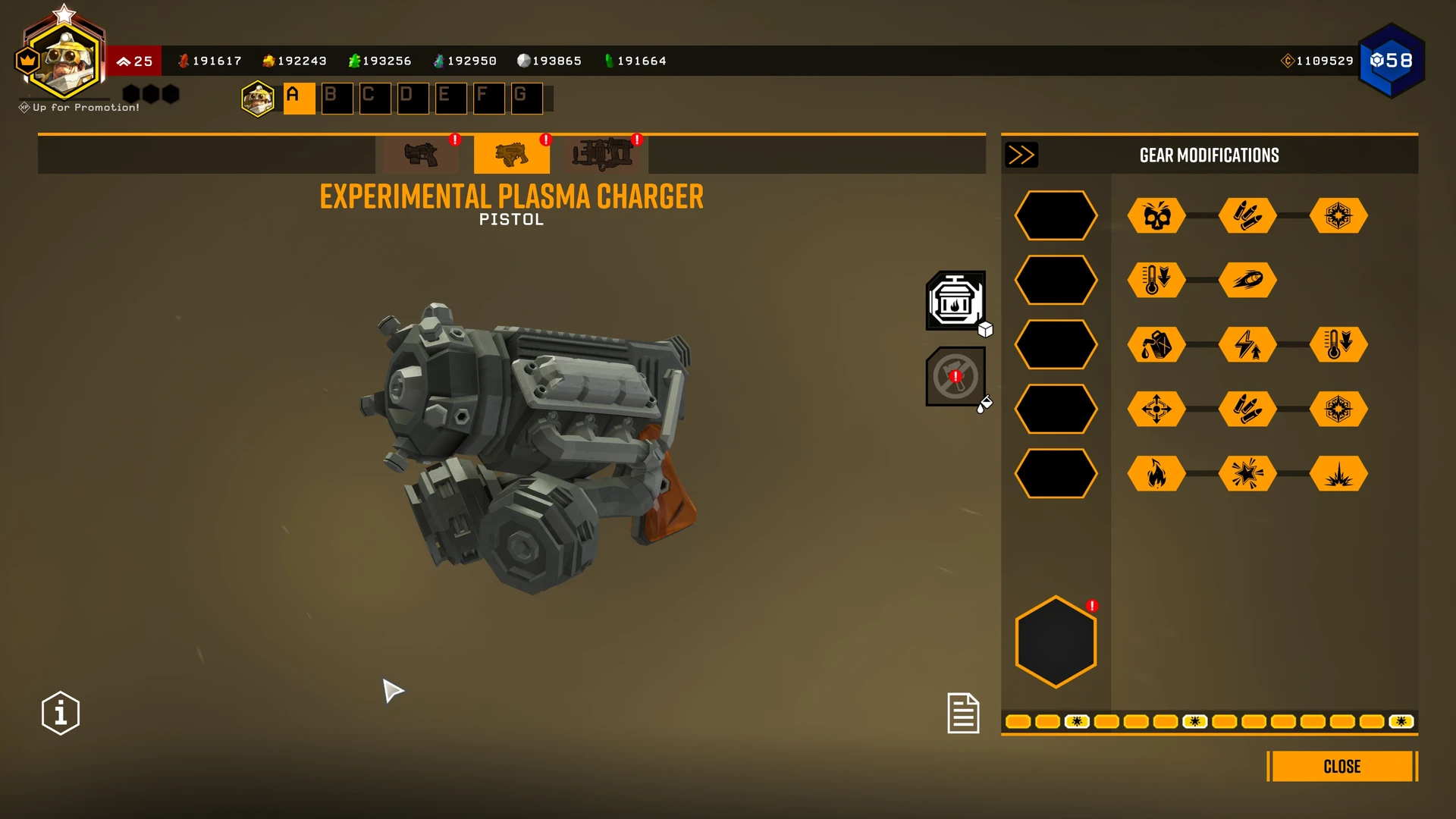This screenshot has height=819, width=1456.
Task: Select the highlighted plasma charger weapon tab
Action: click(511, 155)
